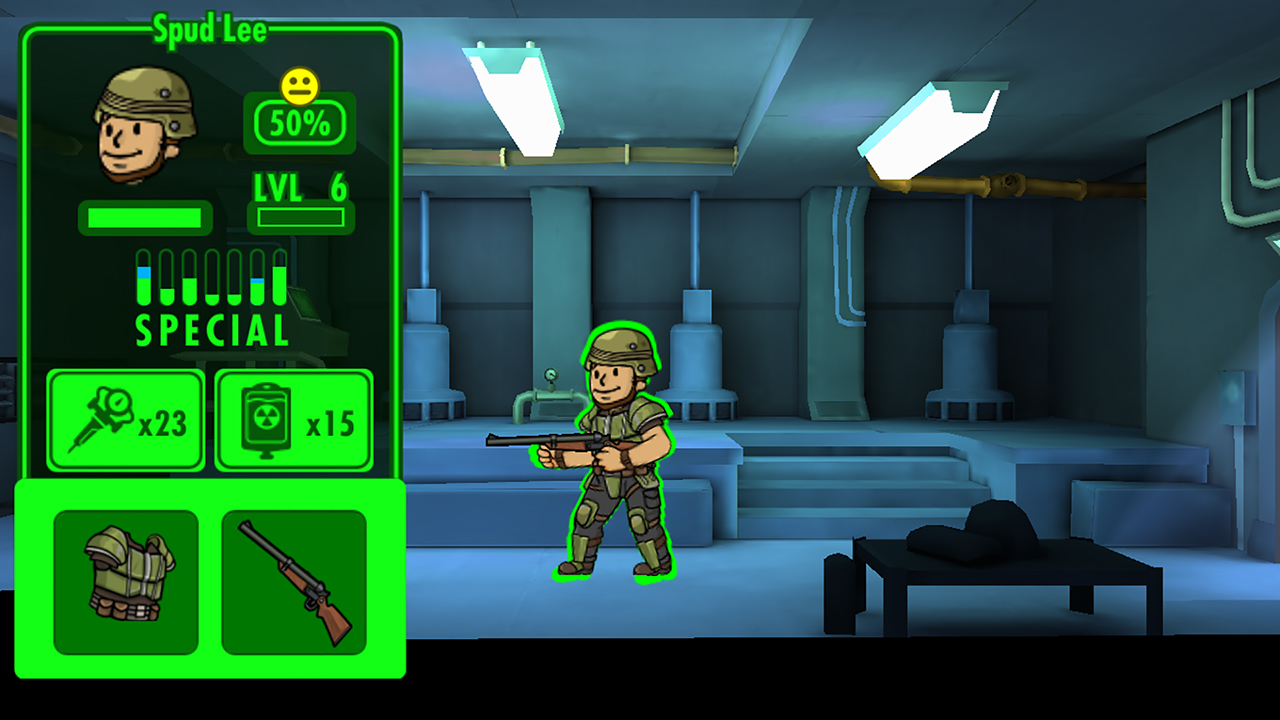Use a Stimpak on Spud Lee
Image resolution: width=1280 pixels, height=720 pixels.
coord(126,420)
